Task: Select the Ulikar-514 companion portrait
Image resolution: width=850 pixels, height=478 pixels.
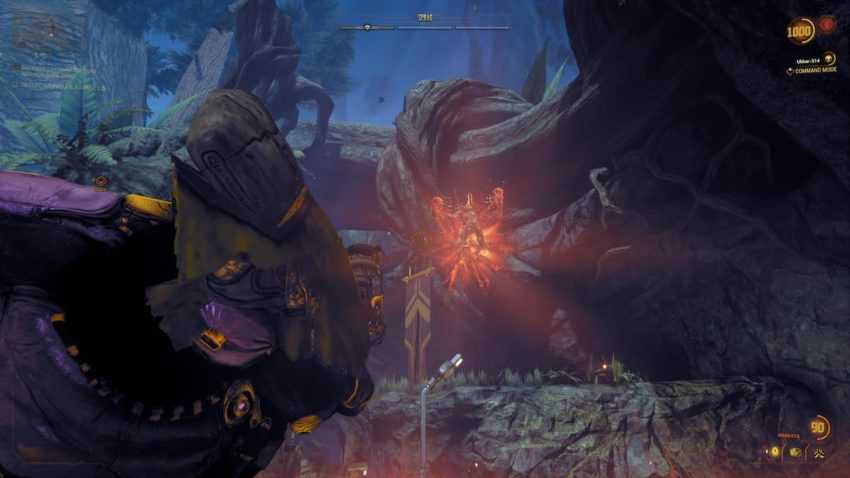Action: point(829,58)
